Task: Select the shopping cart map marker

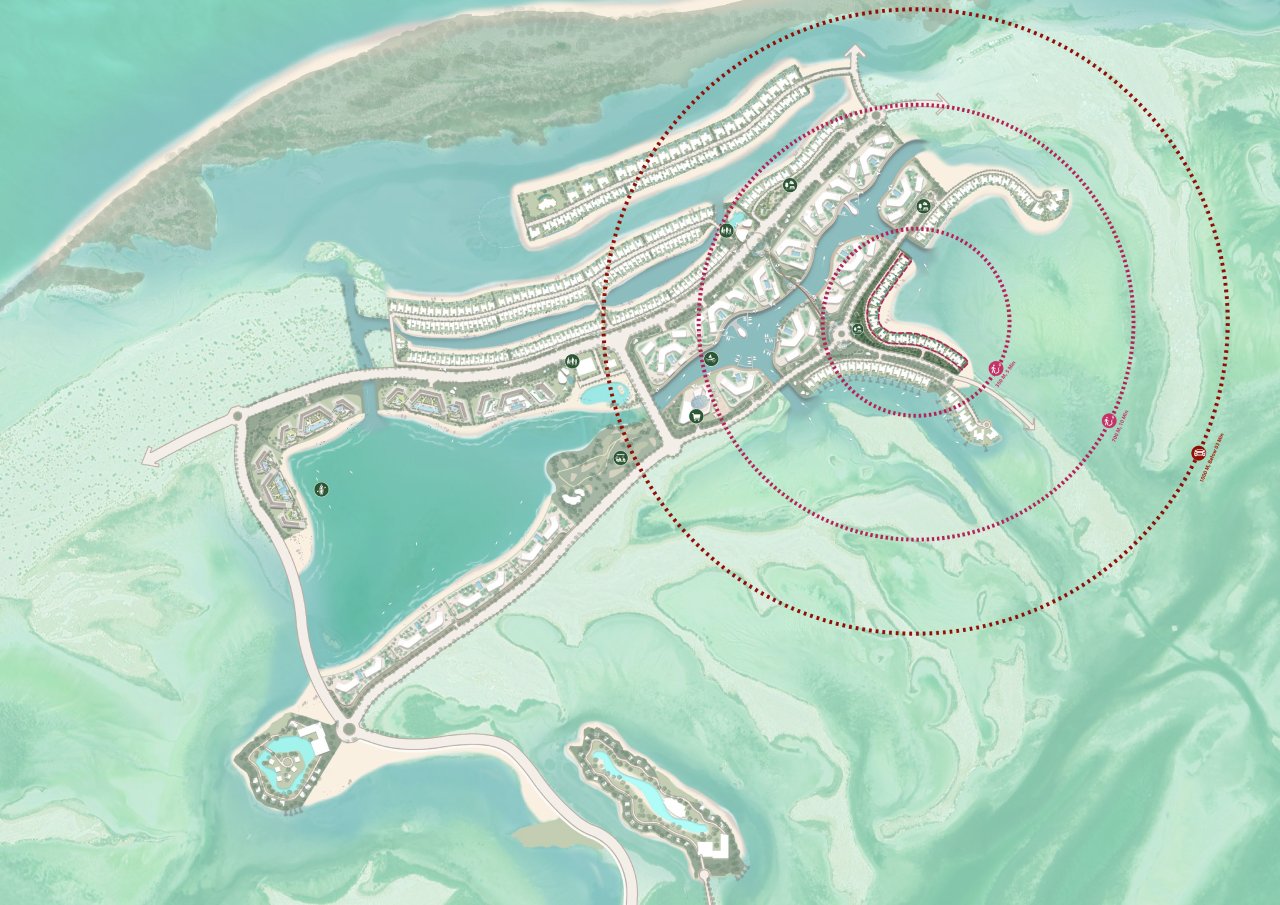Action: [695, 415]
